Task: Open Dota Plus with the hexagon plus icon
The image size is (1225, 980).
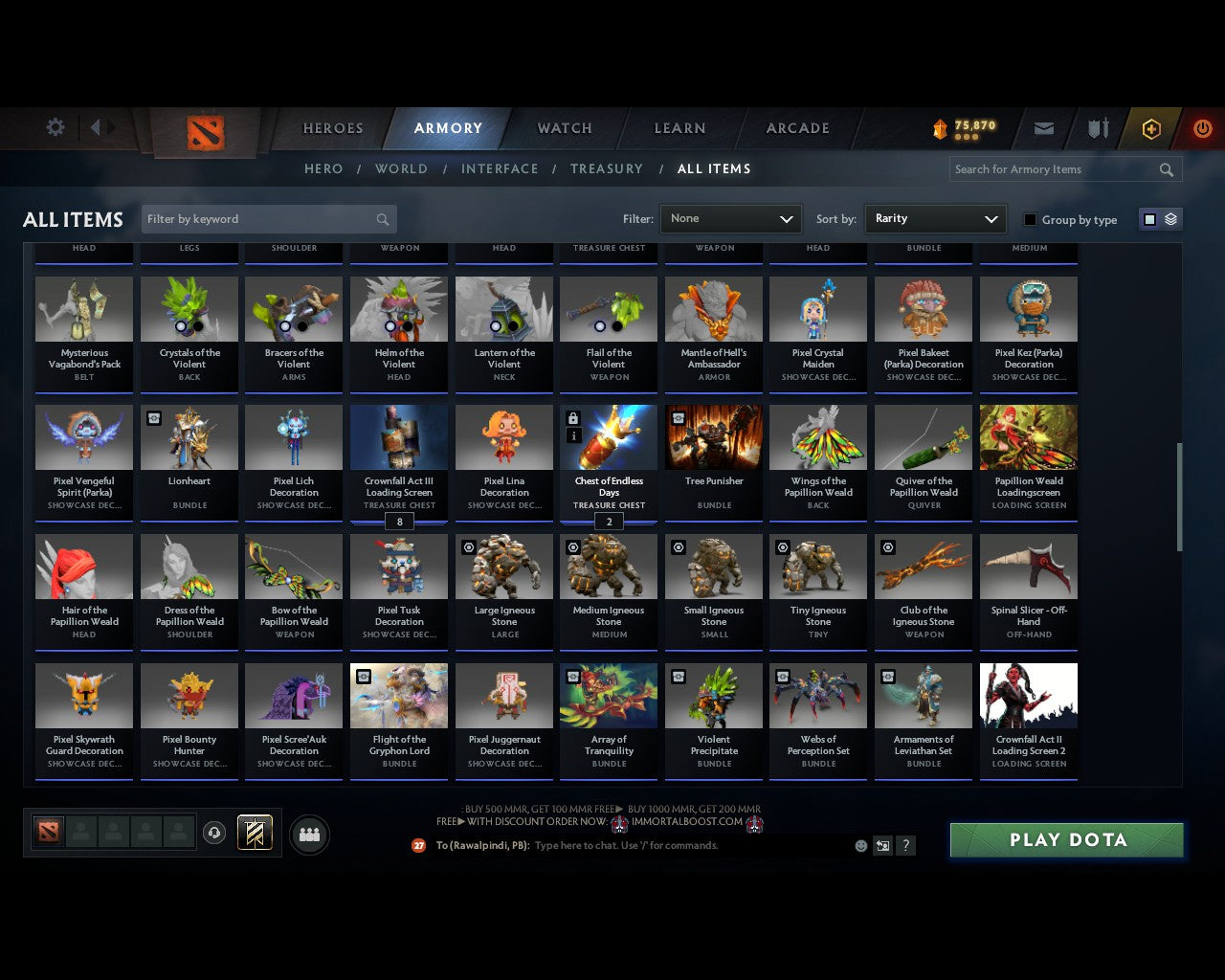Action: pyautogui.click(x=1151, y=128)
